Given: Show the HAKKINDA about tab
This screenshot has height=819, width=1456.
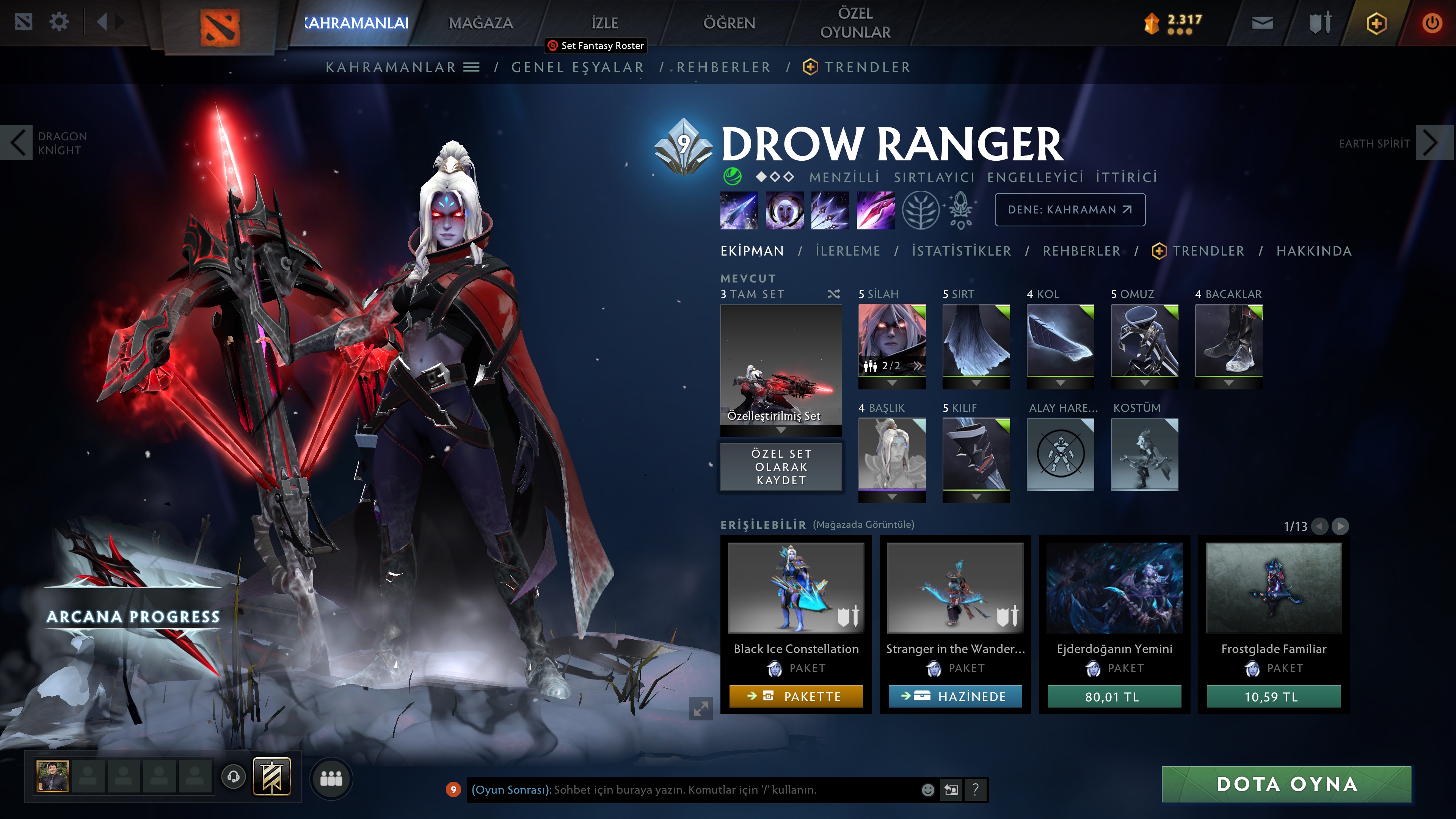Looking at the screenshot, I should click(x=1313, y=251).
